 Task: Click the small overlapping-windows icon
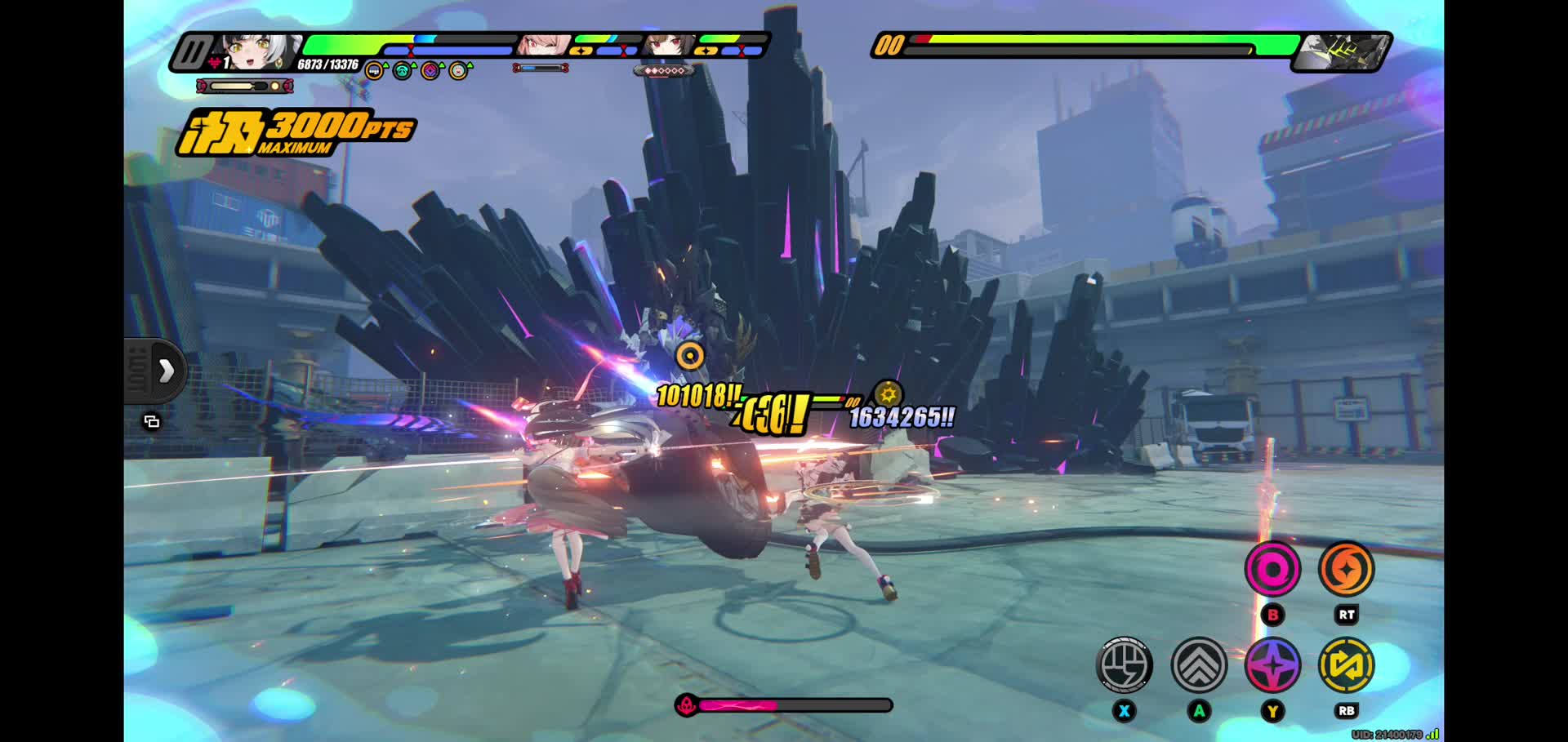pos(152,422)
